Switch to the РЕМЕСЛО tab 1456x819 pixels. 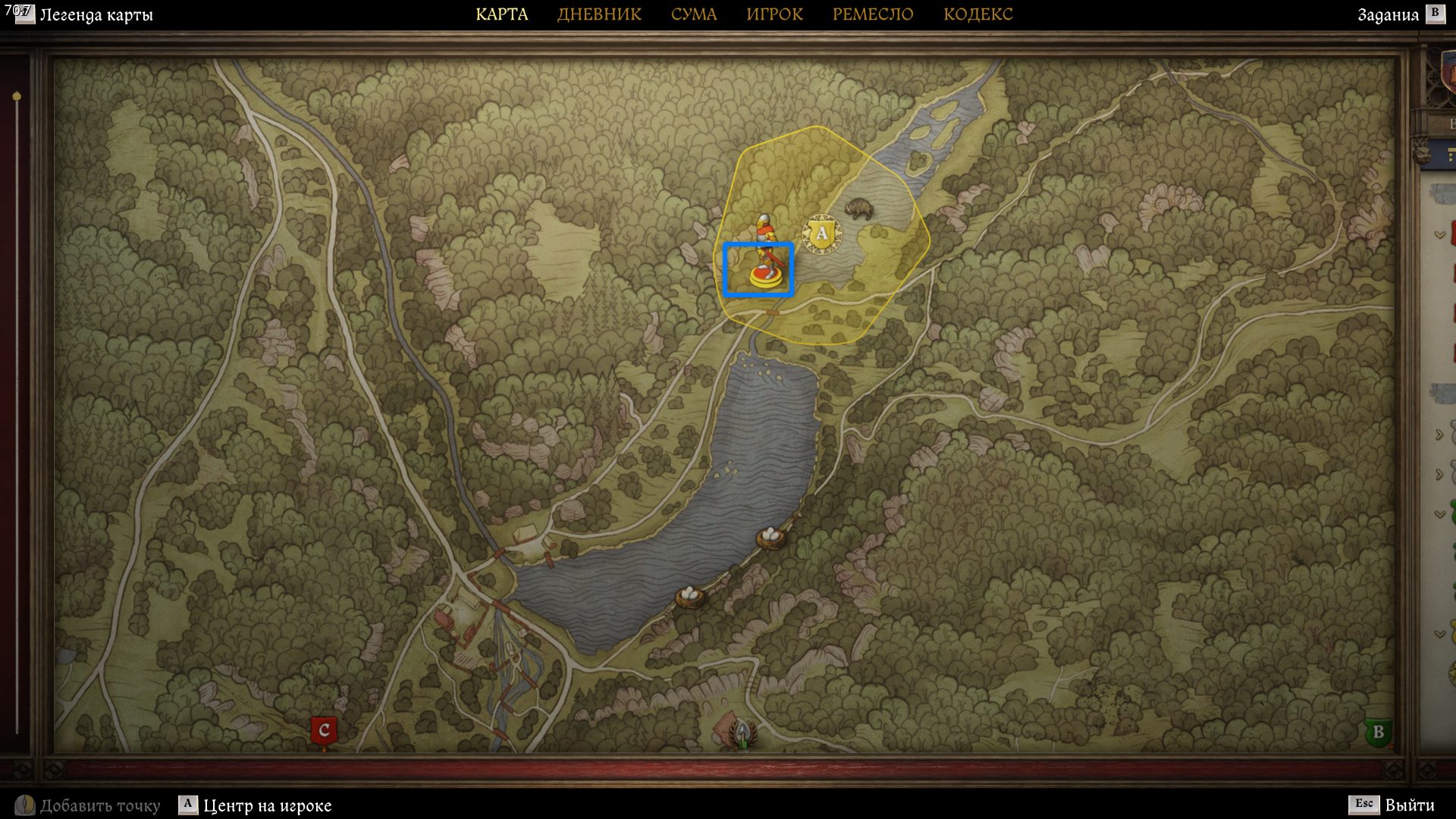point(872,14)
